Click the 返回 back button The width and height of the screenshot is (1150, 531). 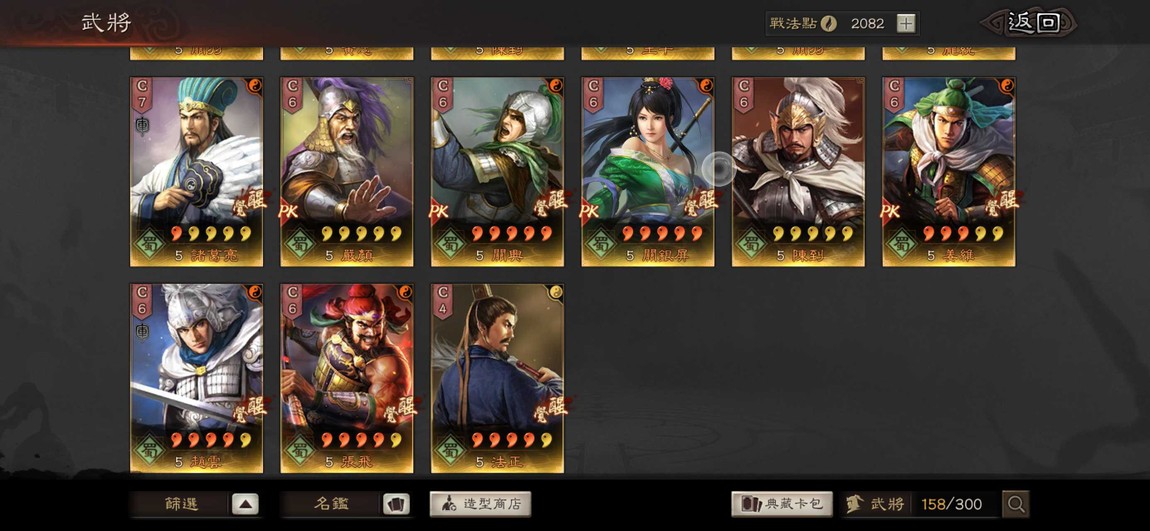coord(1032,23)
